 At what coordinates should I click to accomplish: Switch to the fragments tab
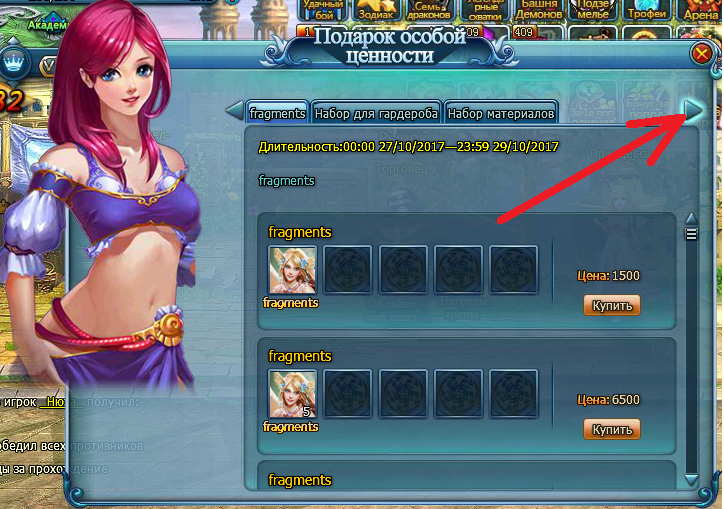point(277,113)
